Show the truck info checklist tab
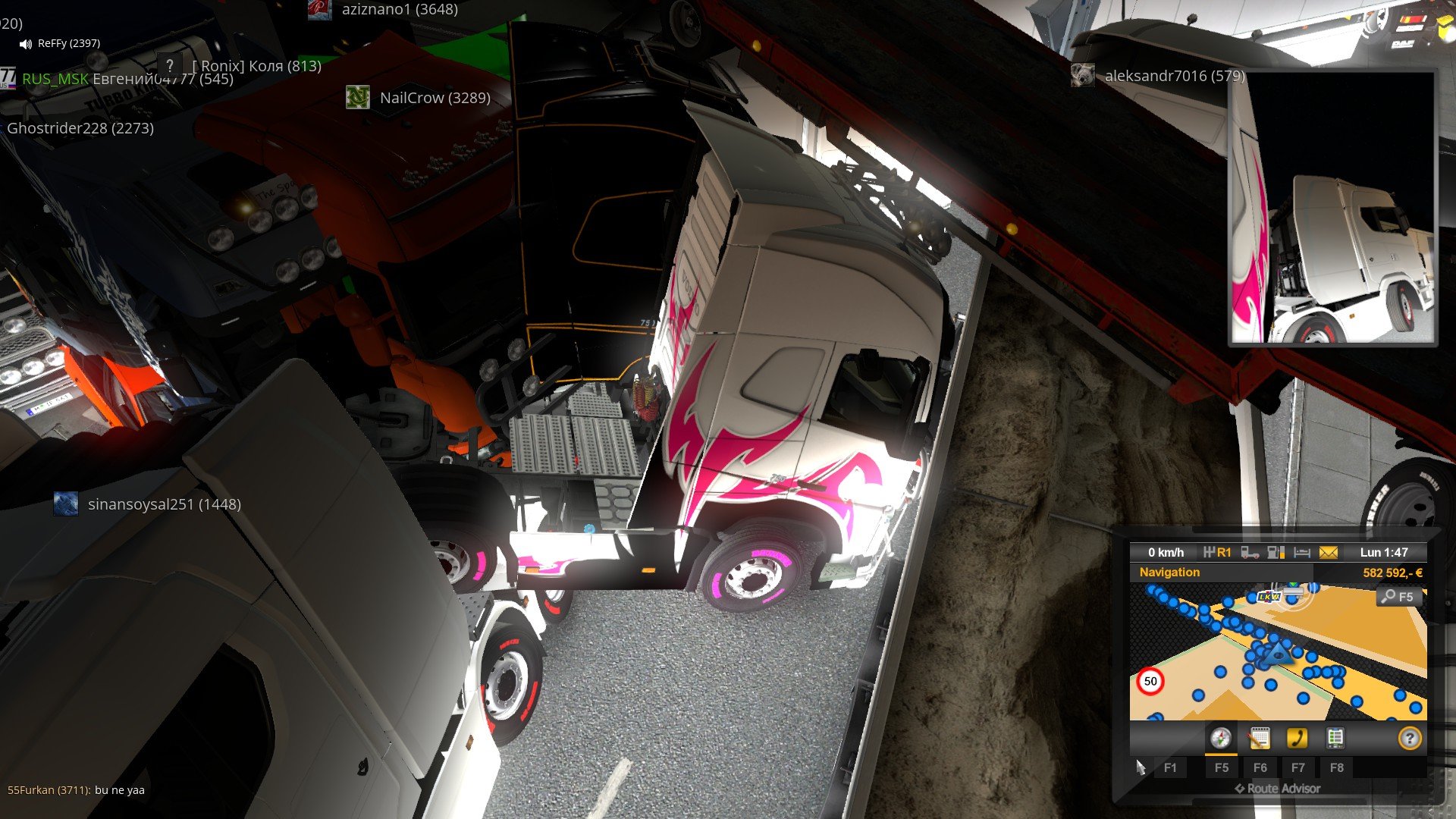This screenshot has width=1456, height=819. point(1335,738)
